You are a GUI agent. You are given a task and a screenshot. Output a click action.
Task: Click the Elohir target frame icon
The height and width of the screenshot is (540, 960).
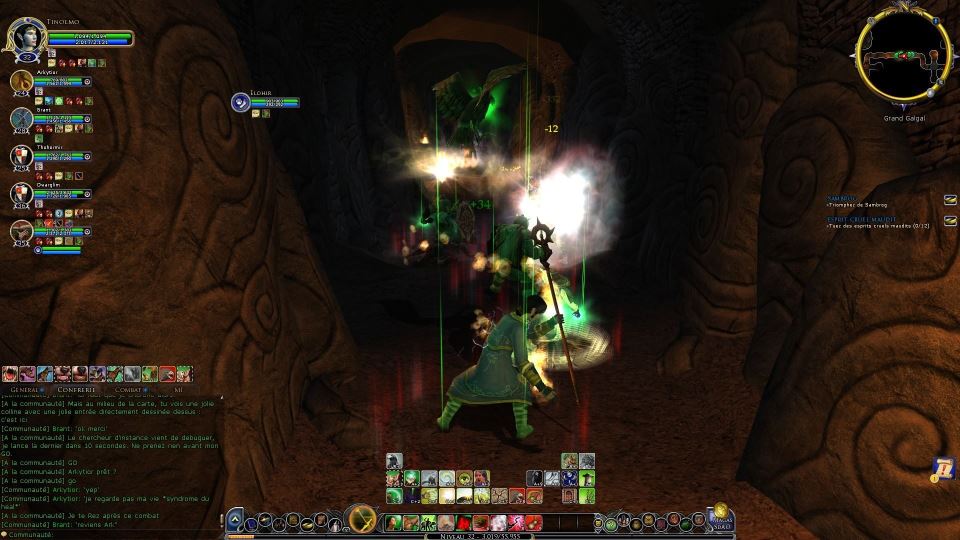(x=241, y=102)
